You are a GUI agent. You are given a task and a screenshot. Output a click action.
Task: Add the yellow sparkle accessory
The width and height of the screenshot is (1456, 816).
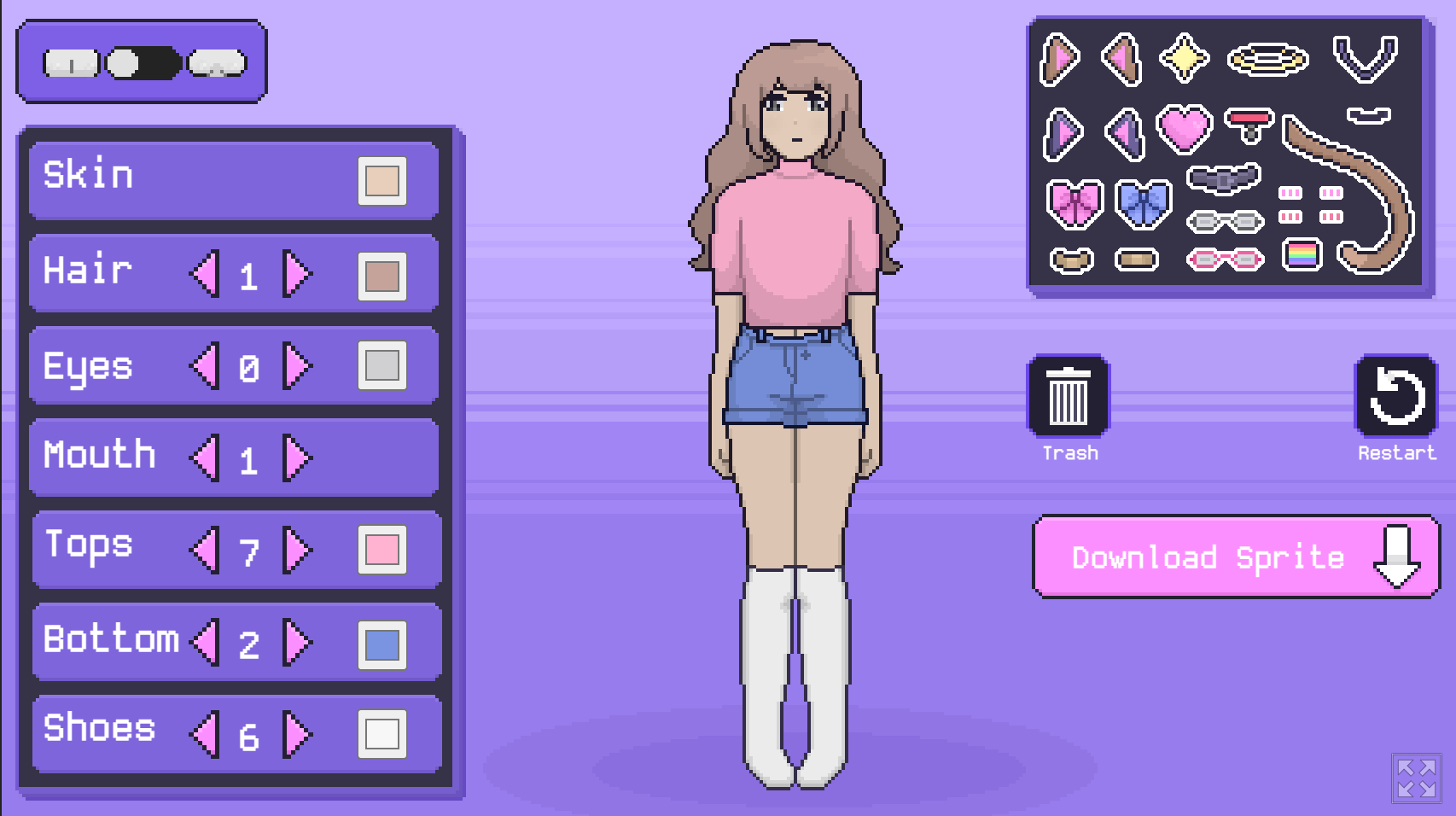1185,56
